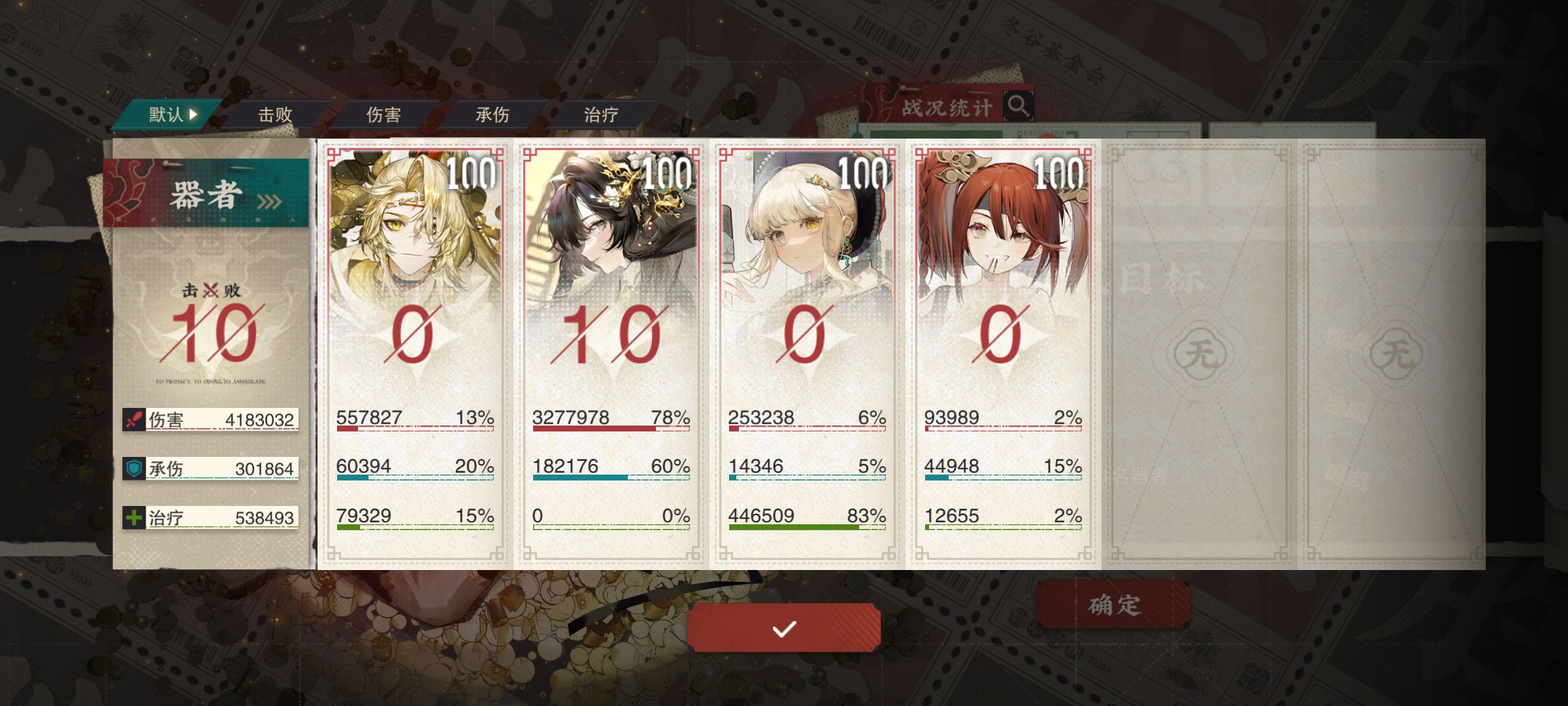This screenshot has height=706, width=1568.
Task: Open the 击败 defeats tab
Action: coord(274,115)
